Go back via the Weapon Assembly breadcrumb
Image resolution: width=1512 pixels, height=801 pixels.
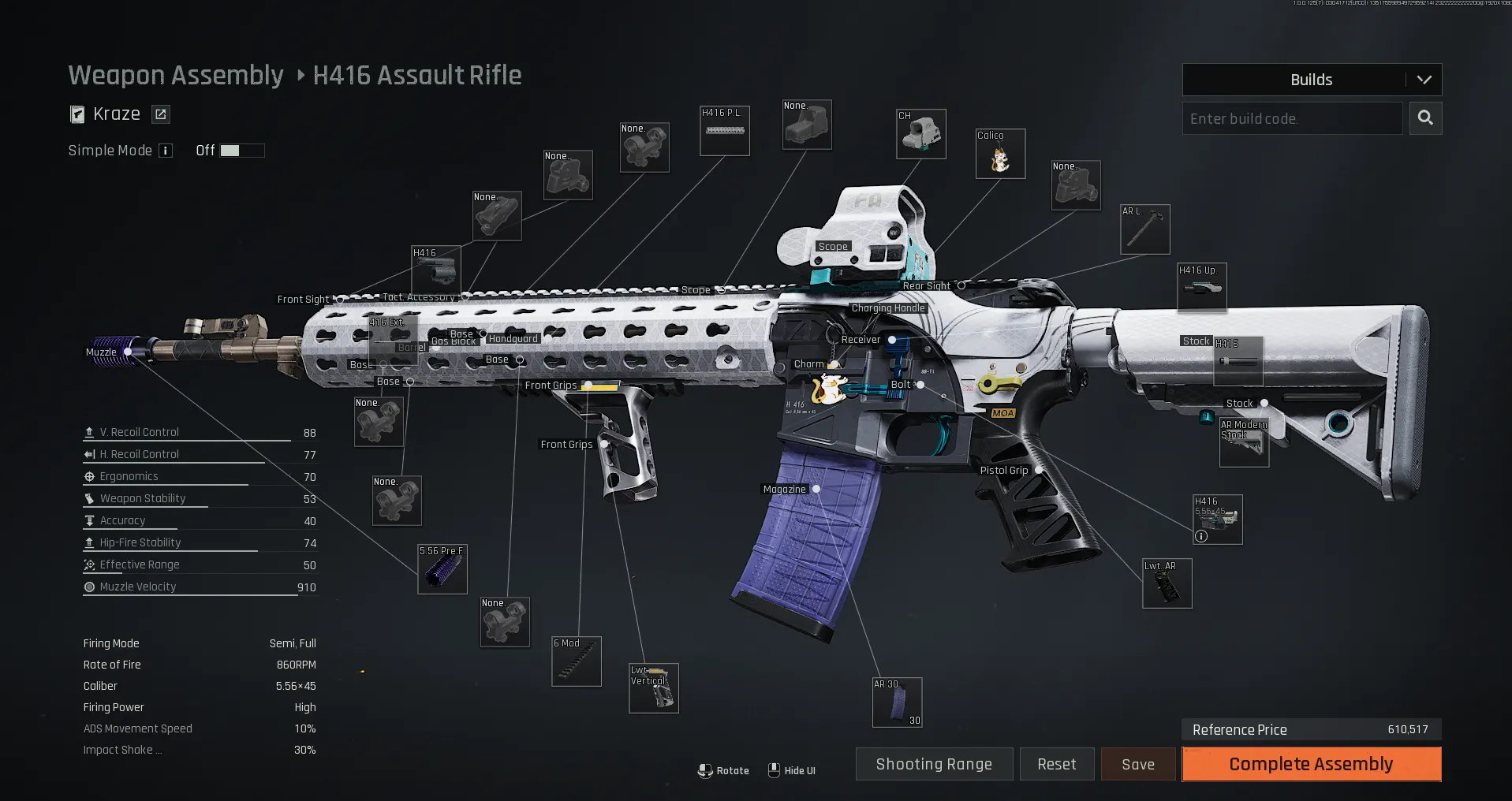[x=175, y=75]
